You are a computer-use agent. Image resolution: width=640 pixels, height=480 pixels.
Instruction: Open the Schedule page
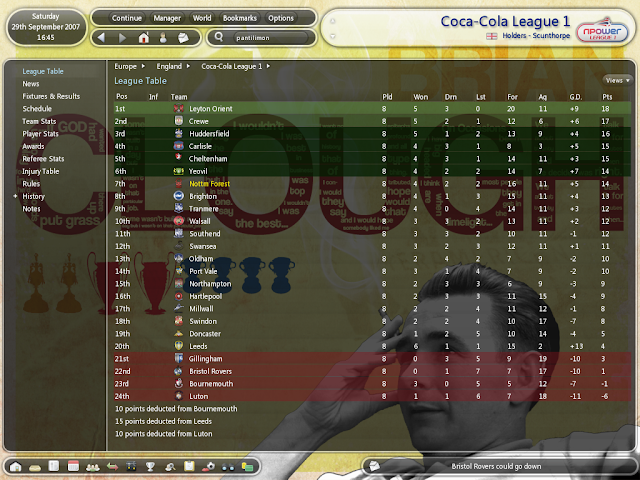coord(37,108)
